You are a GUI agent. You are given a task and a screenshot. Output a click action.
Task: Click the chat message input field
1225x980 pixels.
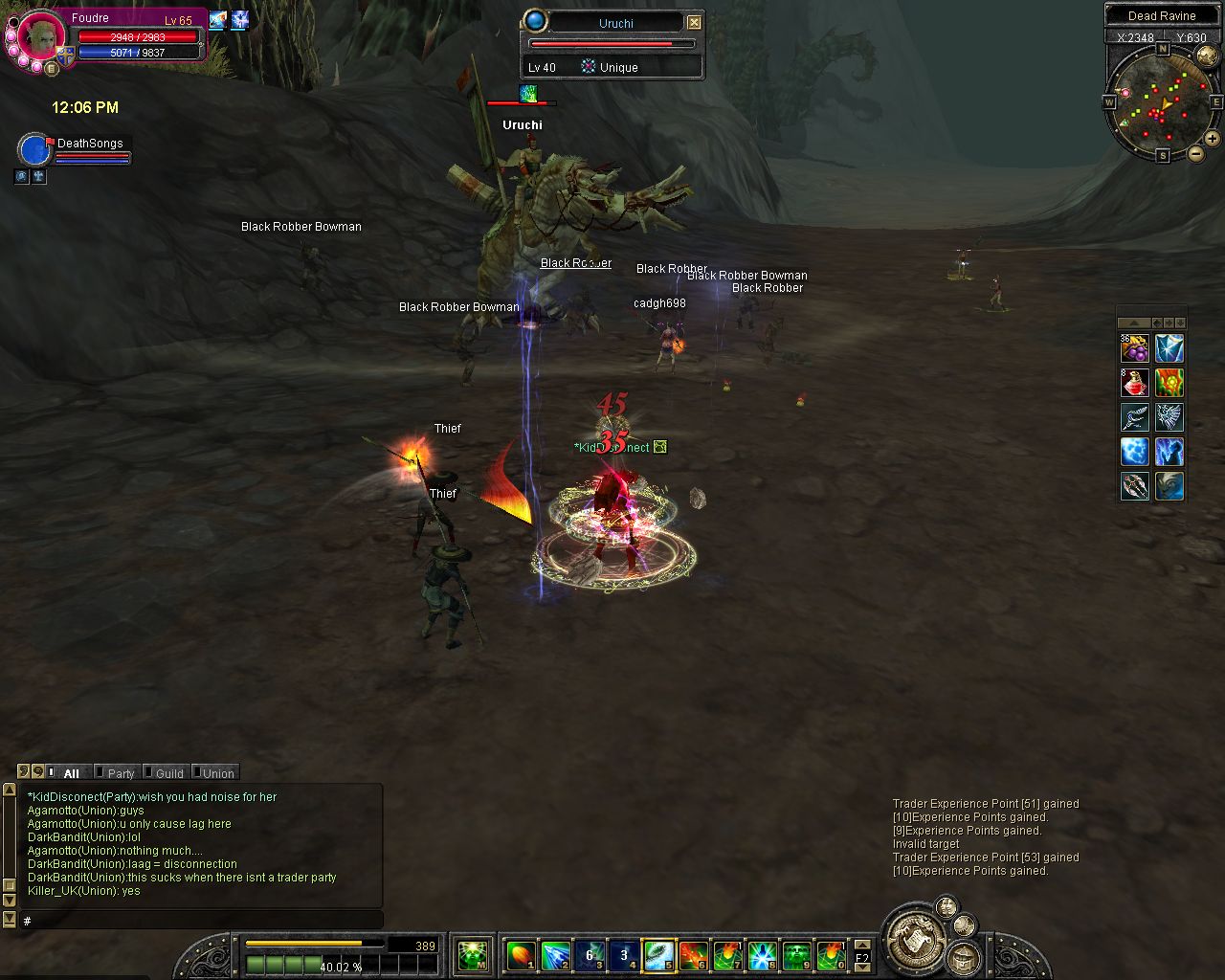(x=201, y=921)
